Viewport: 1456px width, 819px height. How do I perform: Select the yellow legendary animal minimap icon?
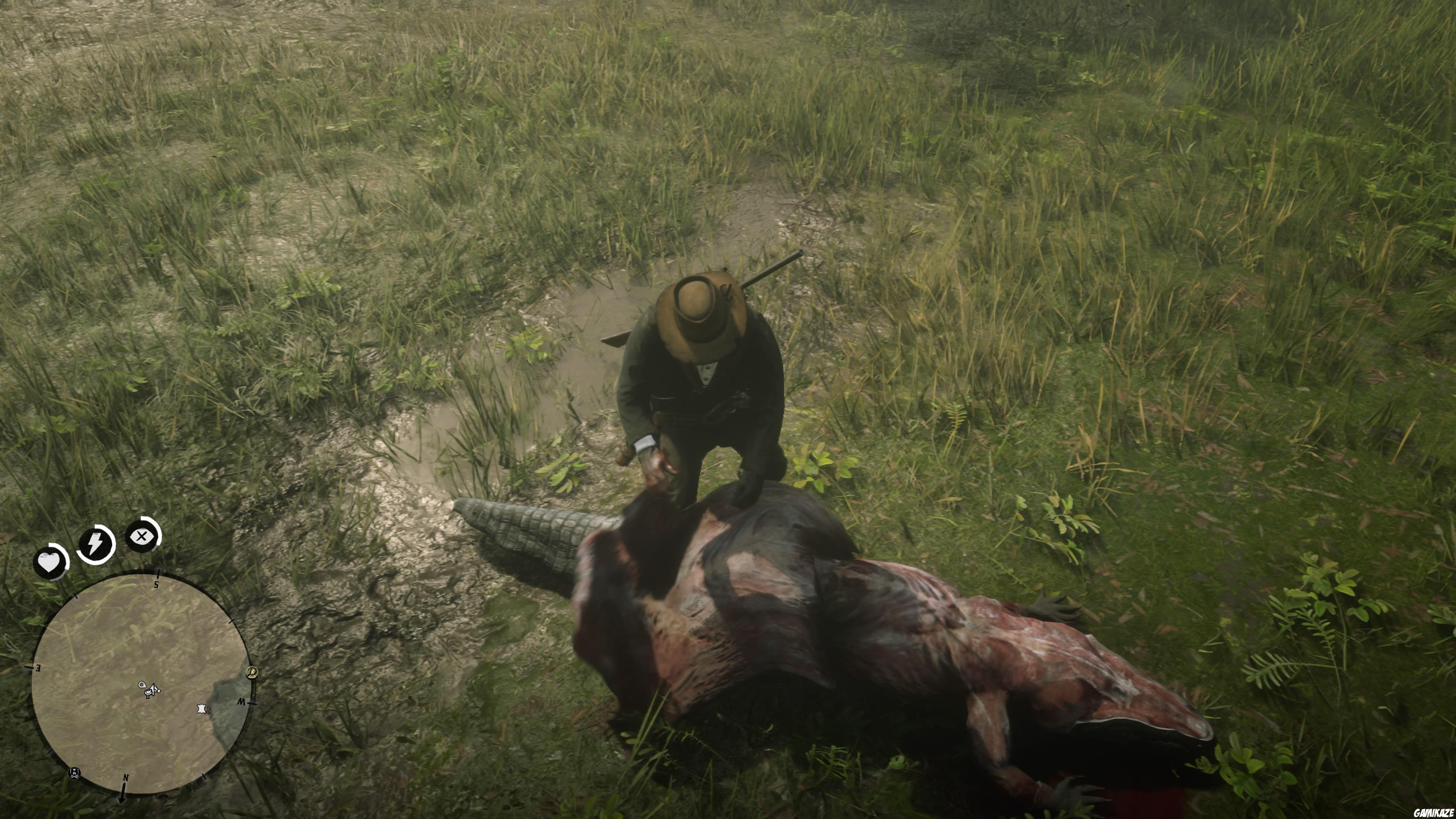point(253,674)
